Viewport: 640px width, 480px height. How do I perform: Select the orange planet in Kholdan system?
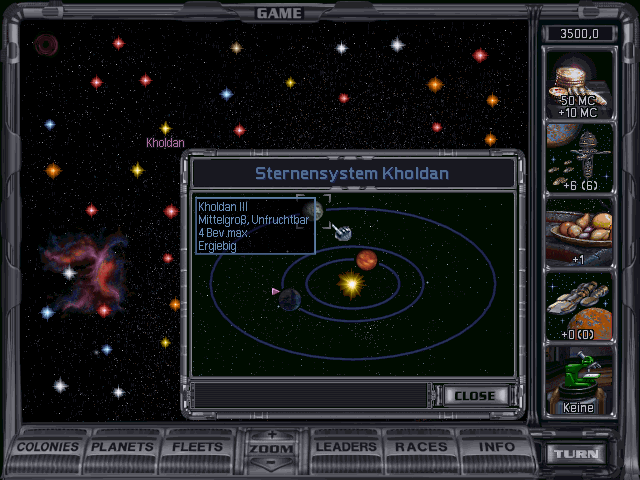367,260
